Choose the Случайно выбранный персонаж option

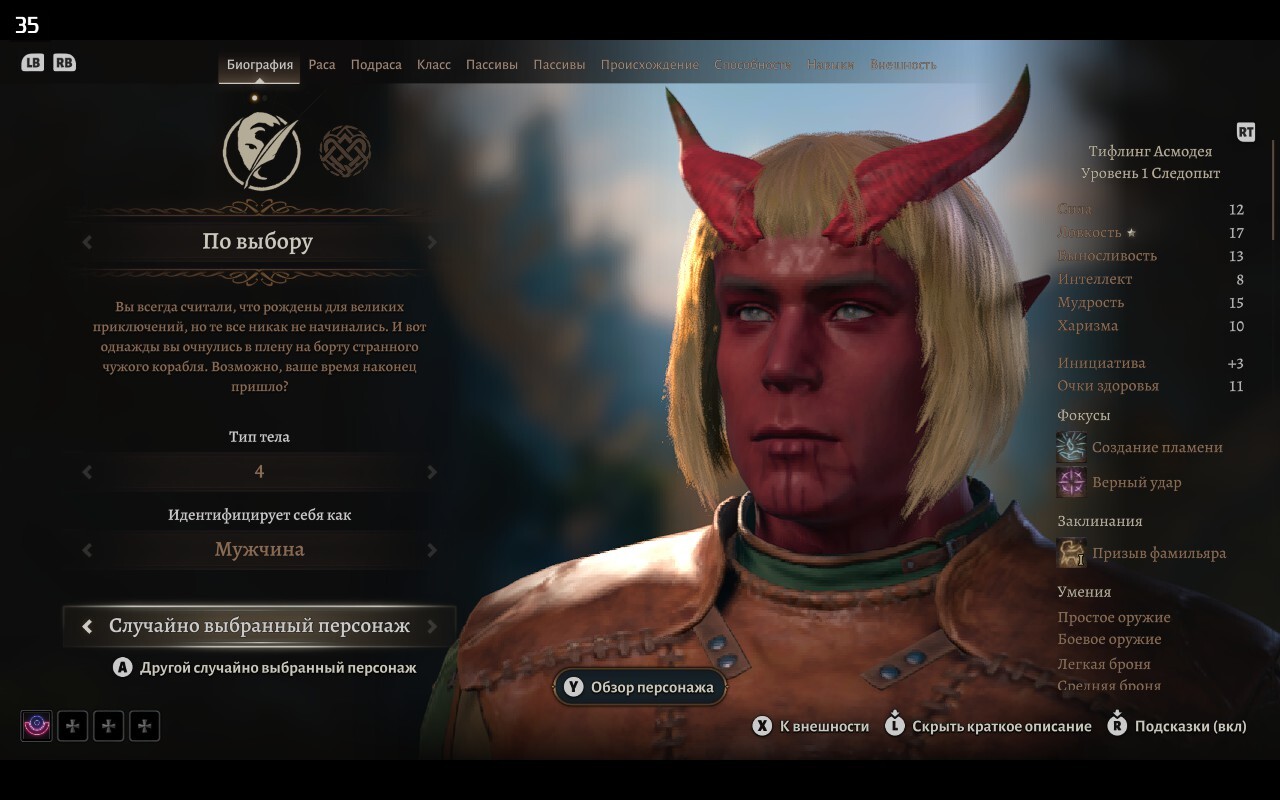tap(259, 626)
